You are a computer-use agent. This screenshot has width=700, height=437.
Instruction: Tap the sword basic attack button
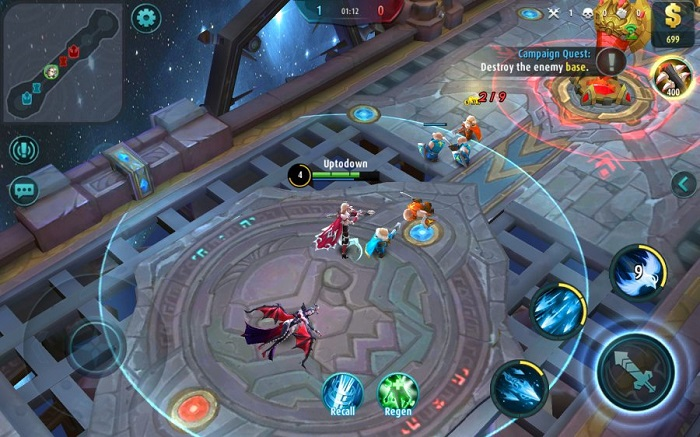click(x=636, y=370)
